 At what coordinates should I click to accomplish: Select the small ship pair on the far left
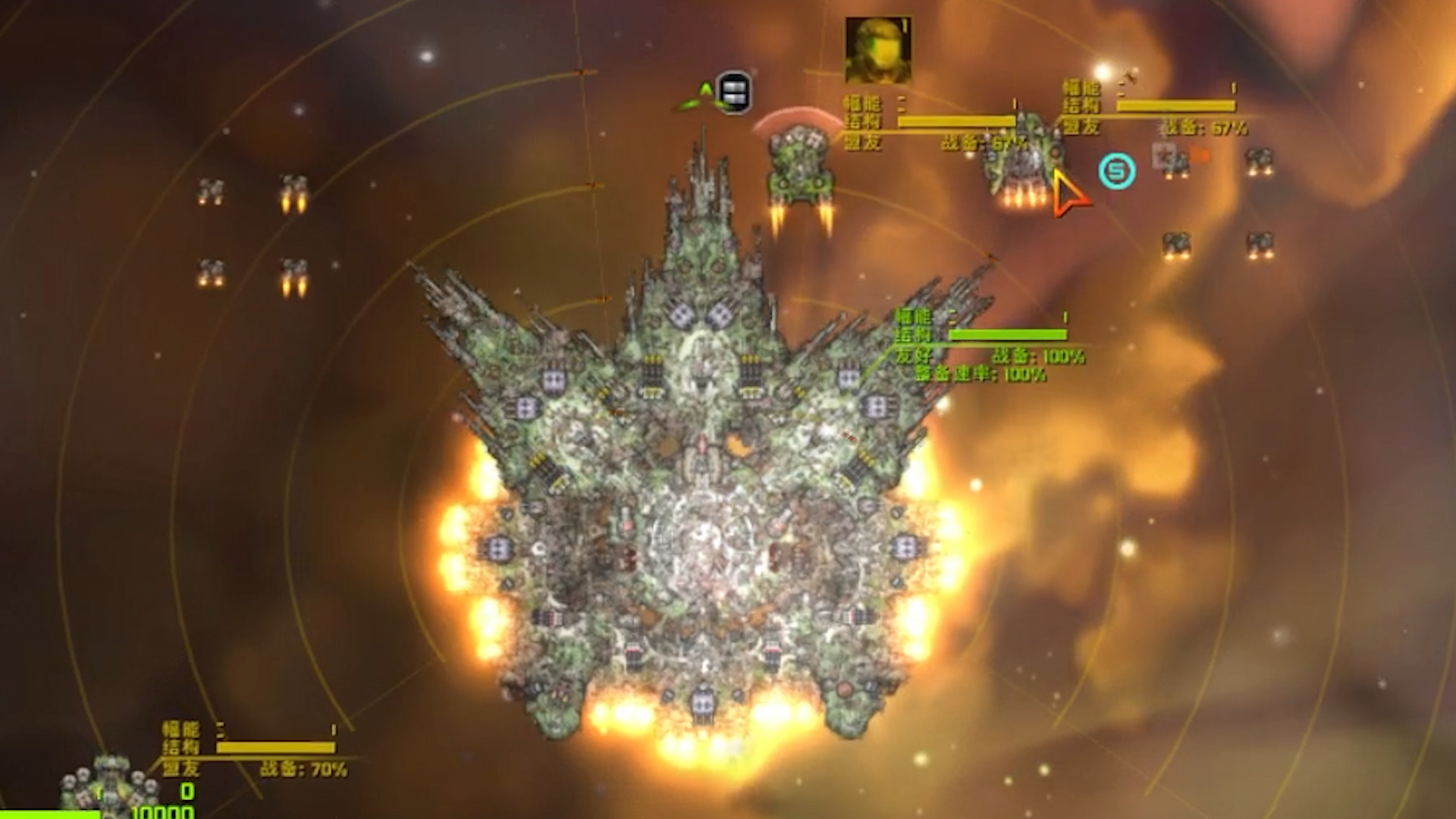coord(211,190)
